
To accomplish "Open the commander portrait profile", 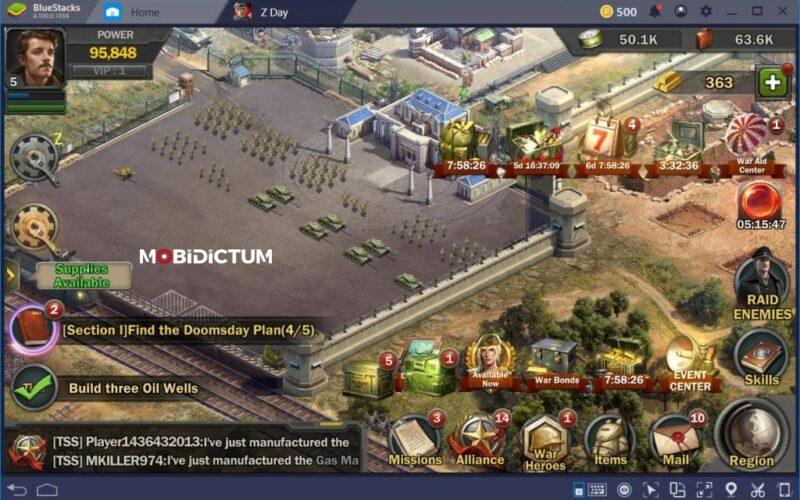I will [35, 58].
